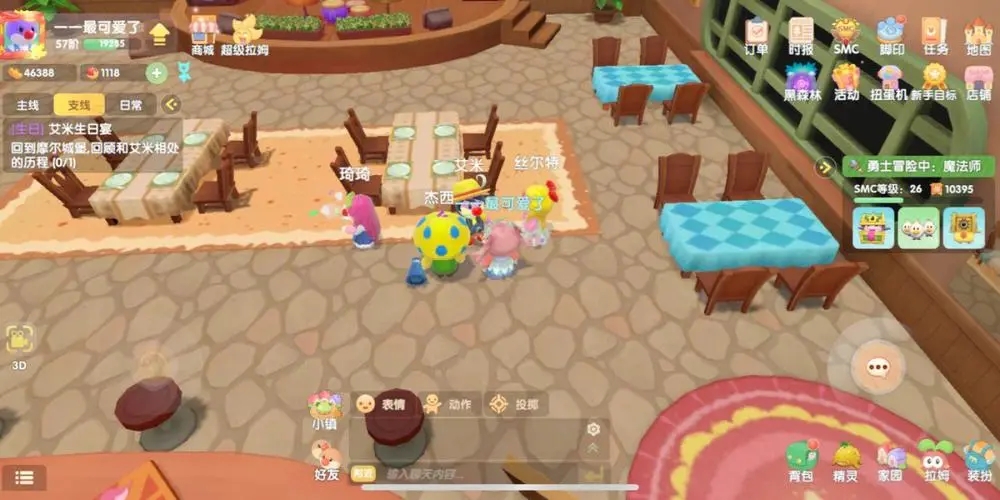The height and width of the screenshot is (500, 1000).
Task: Switch to the 日常 quest tab
Action: (130, 104)
